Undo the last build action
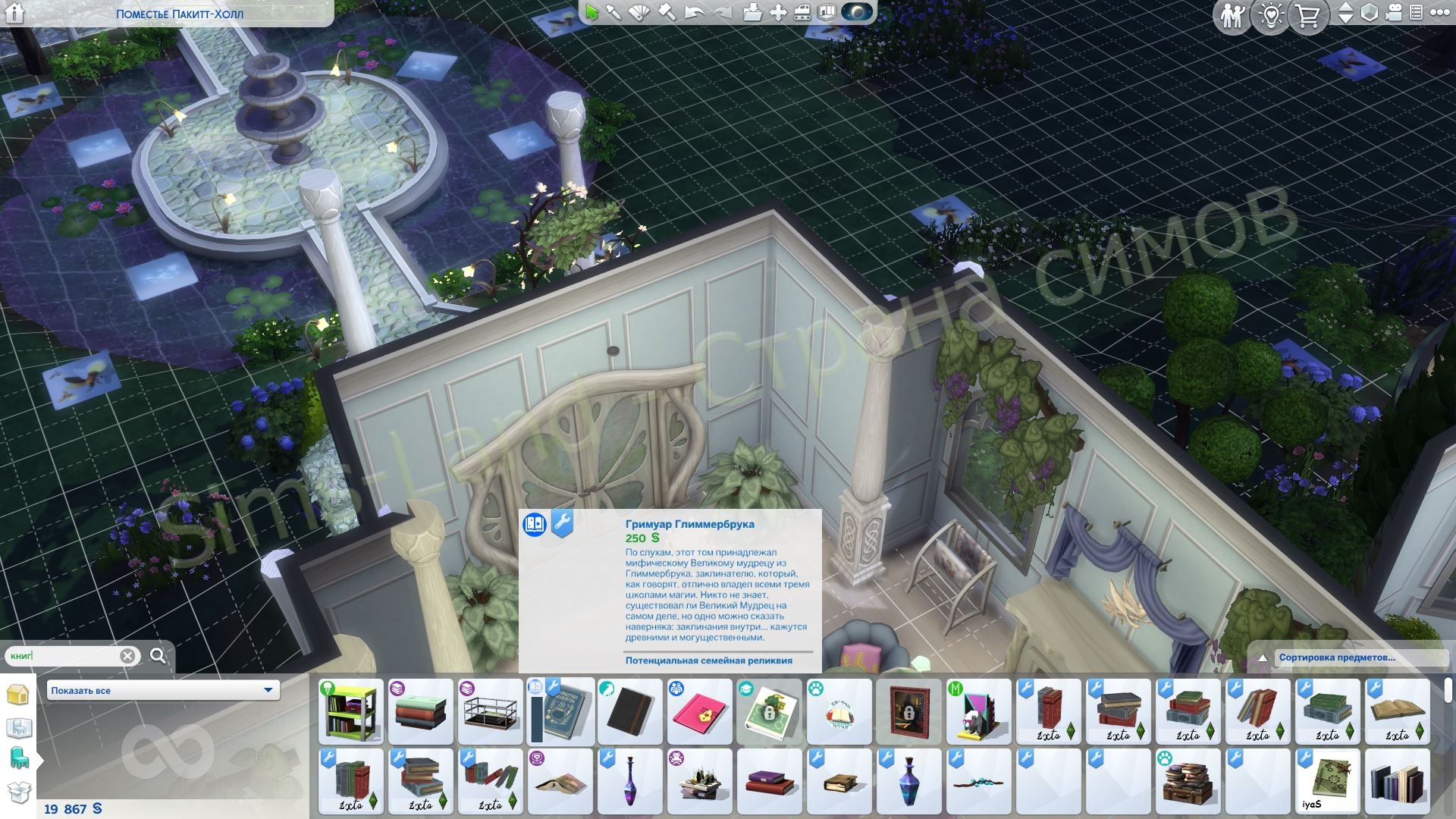 (694, 13)
